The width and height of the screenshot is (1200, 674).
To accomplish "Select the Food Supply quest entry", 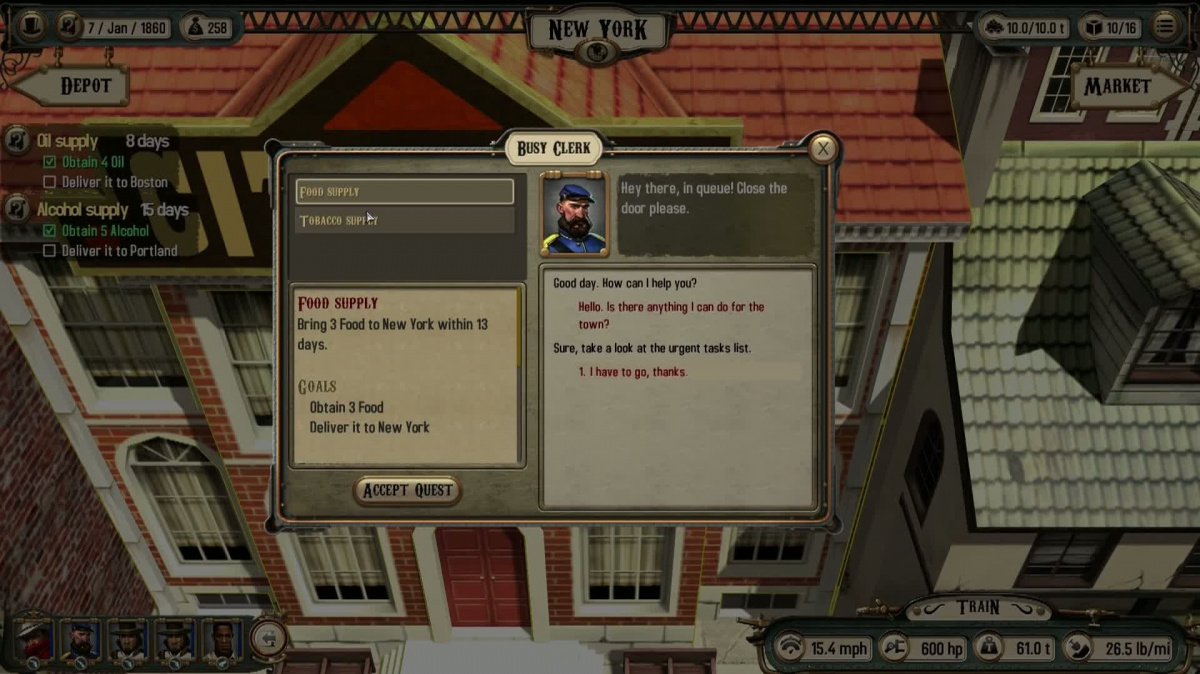I will click(x=404, y=191).
